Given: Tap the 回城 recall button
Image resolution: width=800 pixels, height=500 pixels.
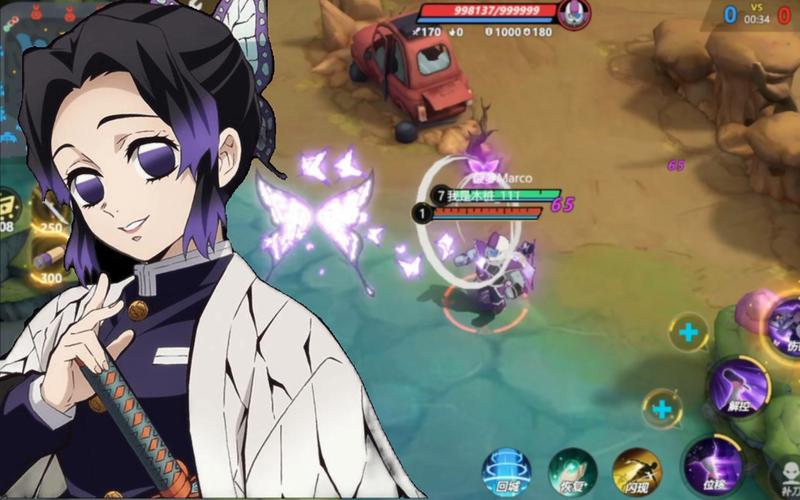Looking at the screenshot, I should 506,471.
